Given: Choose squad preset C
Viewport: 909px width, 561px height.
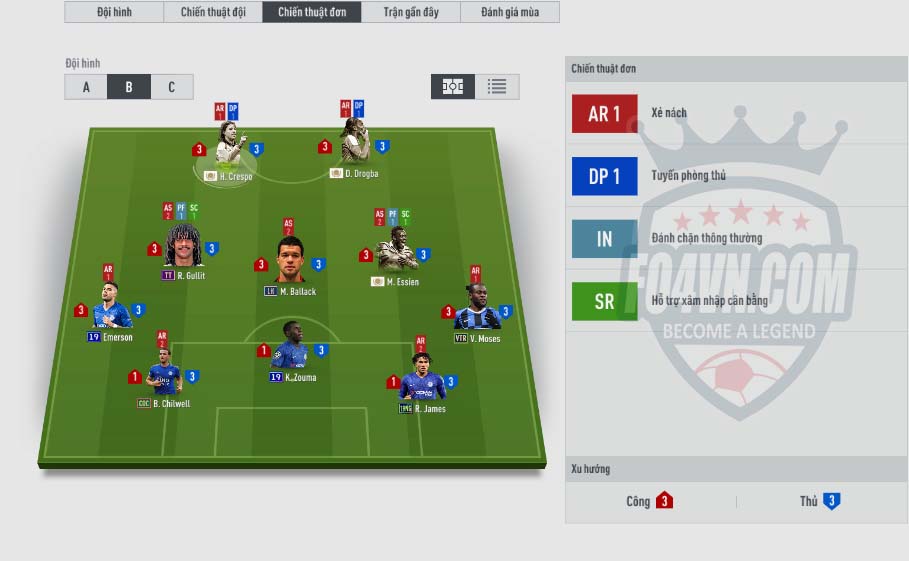Looking at the screenshot, I should click(172, 87).
